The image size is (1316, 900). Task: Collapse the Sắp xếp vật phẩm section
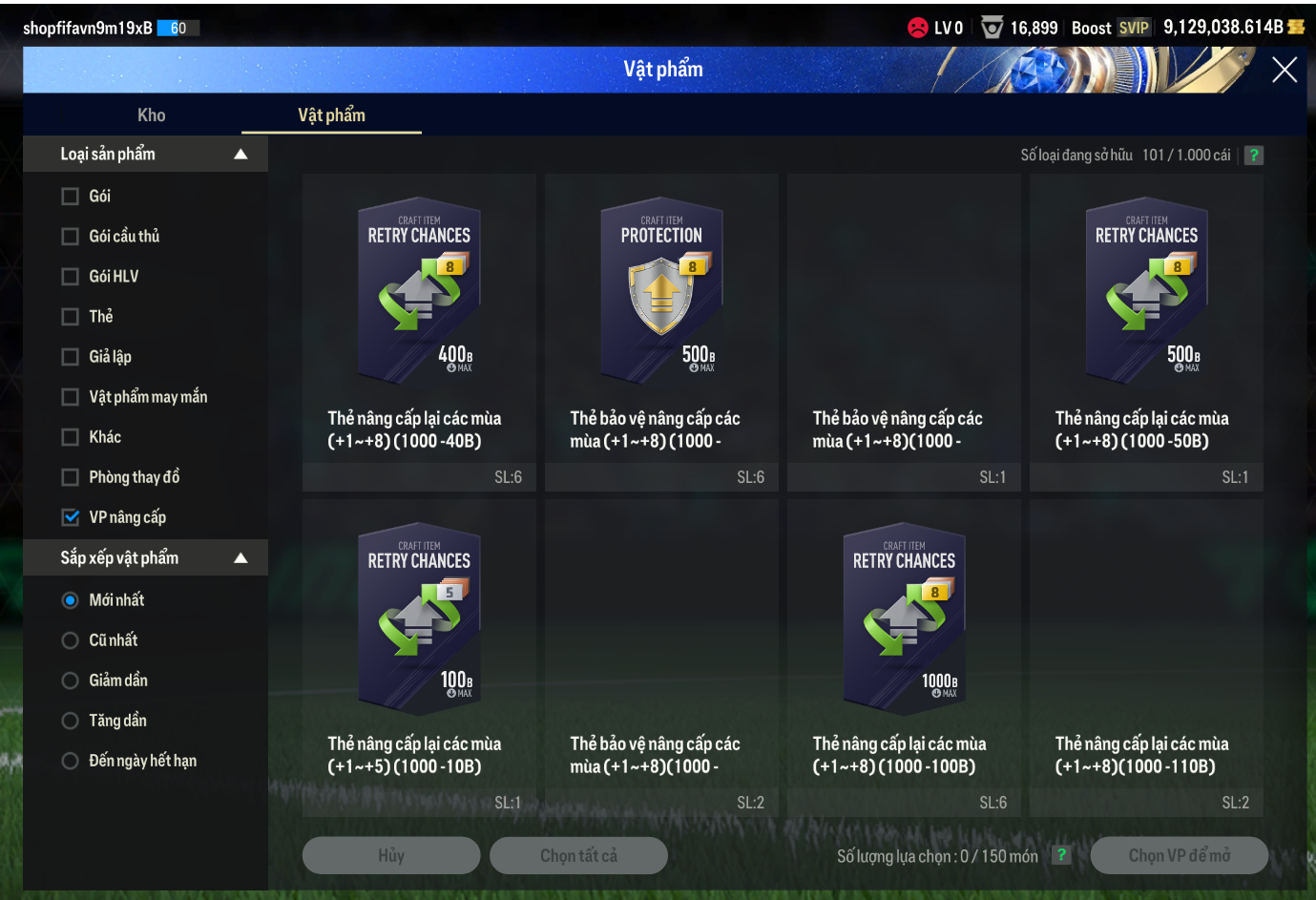tap(240, 558)
